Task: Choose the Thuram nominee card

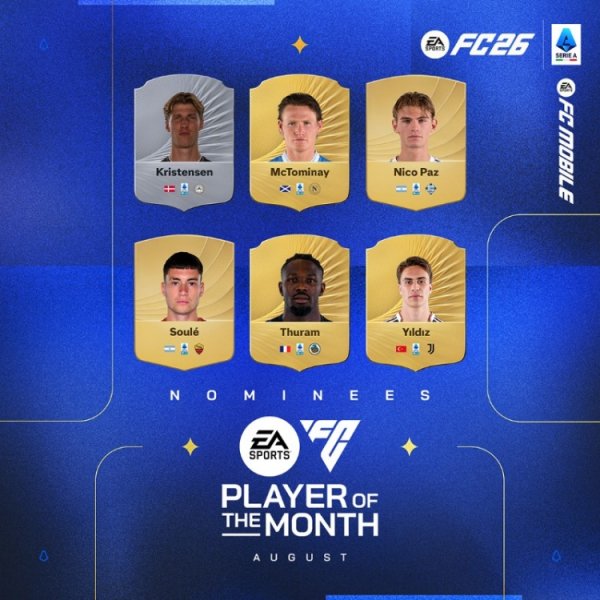Action: [x=299, y=298]
